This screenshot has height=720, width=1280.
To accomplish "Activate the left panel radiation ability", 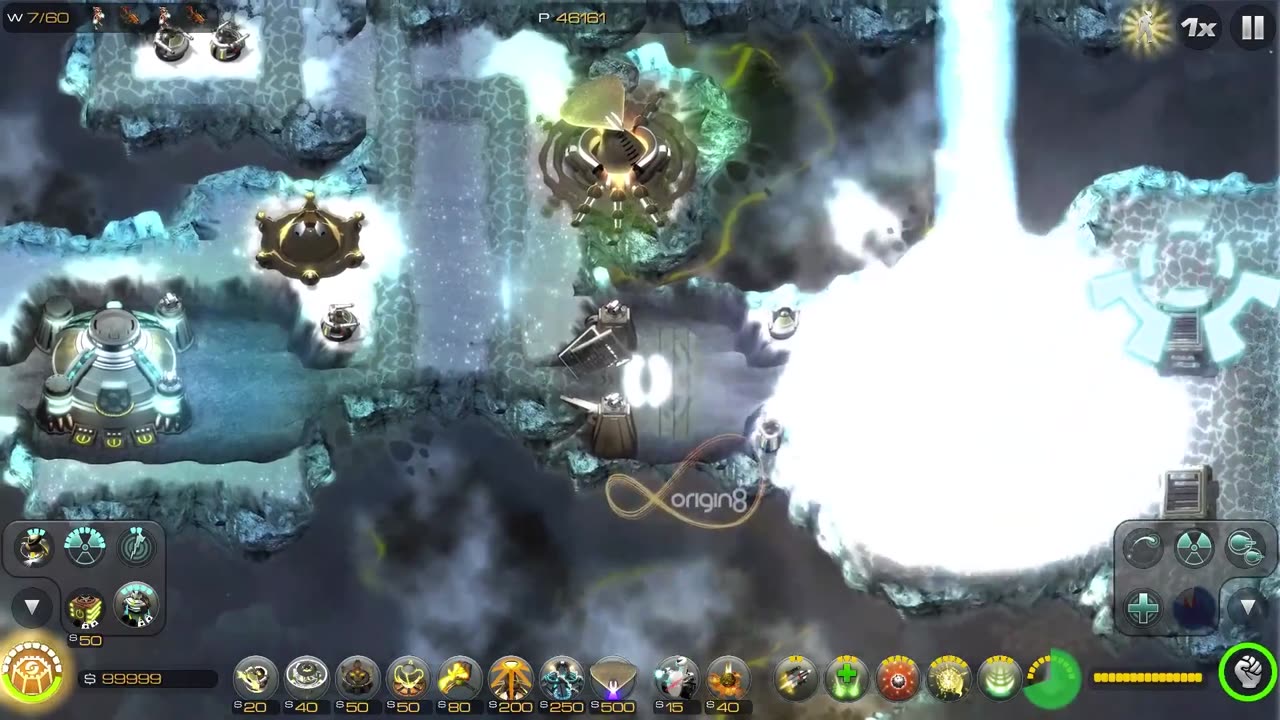I will (x=85, y=546).
